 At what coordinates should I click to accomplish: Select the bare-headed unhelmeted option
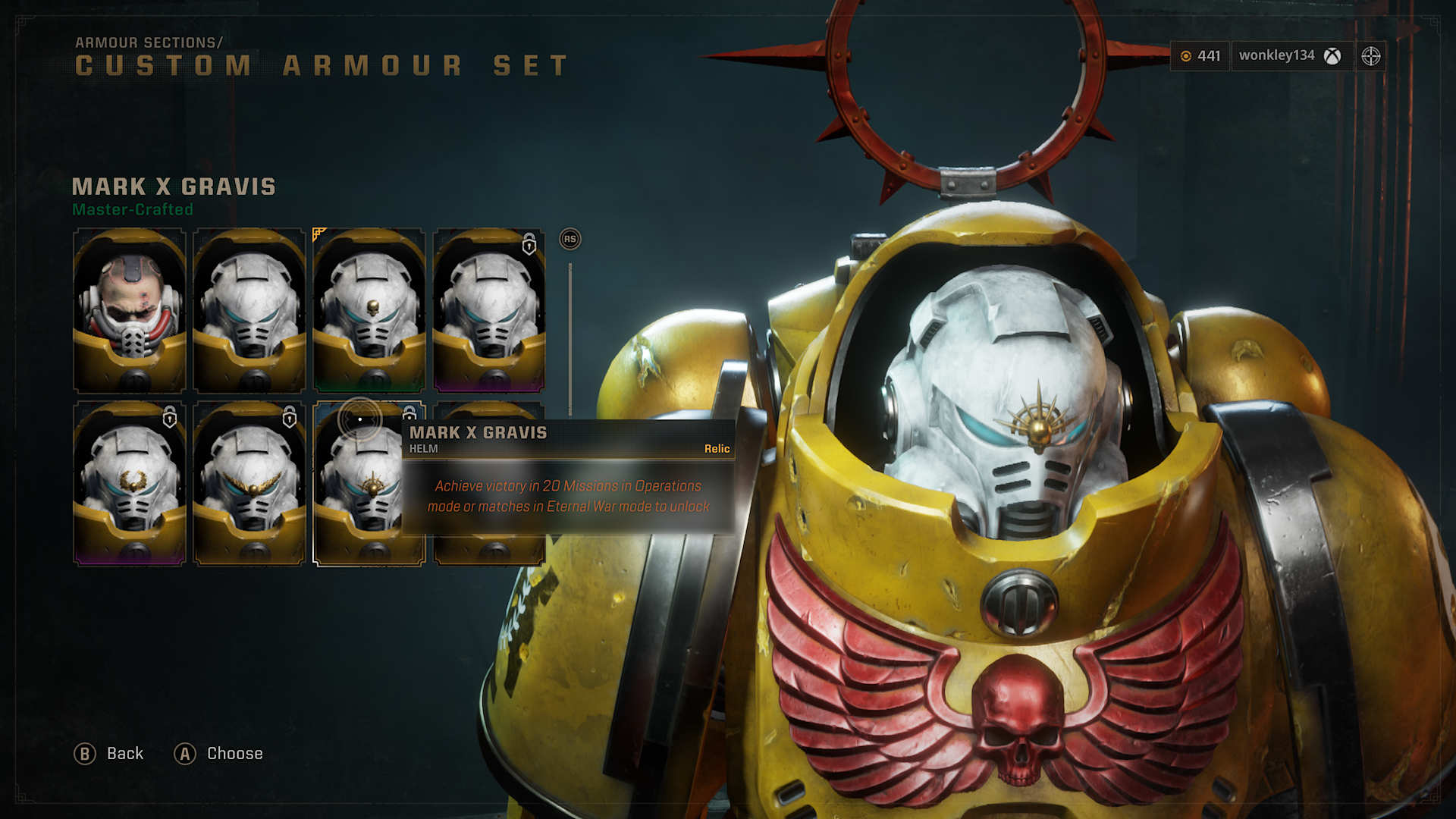click(130, 310)
